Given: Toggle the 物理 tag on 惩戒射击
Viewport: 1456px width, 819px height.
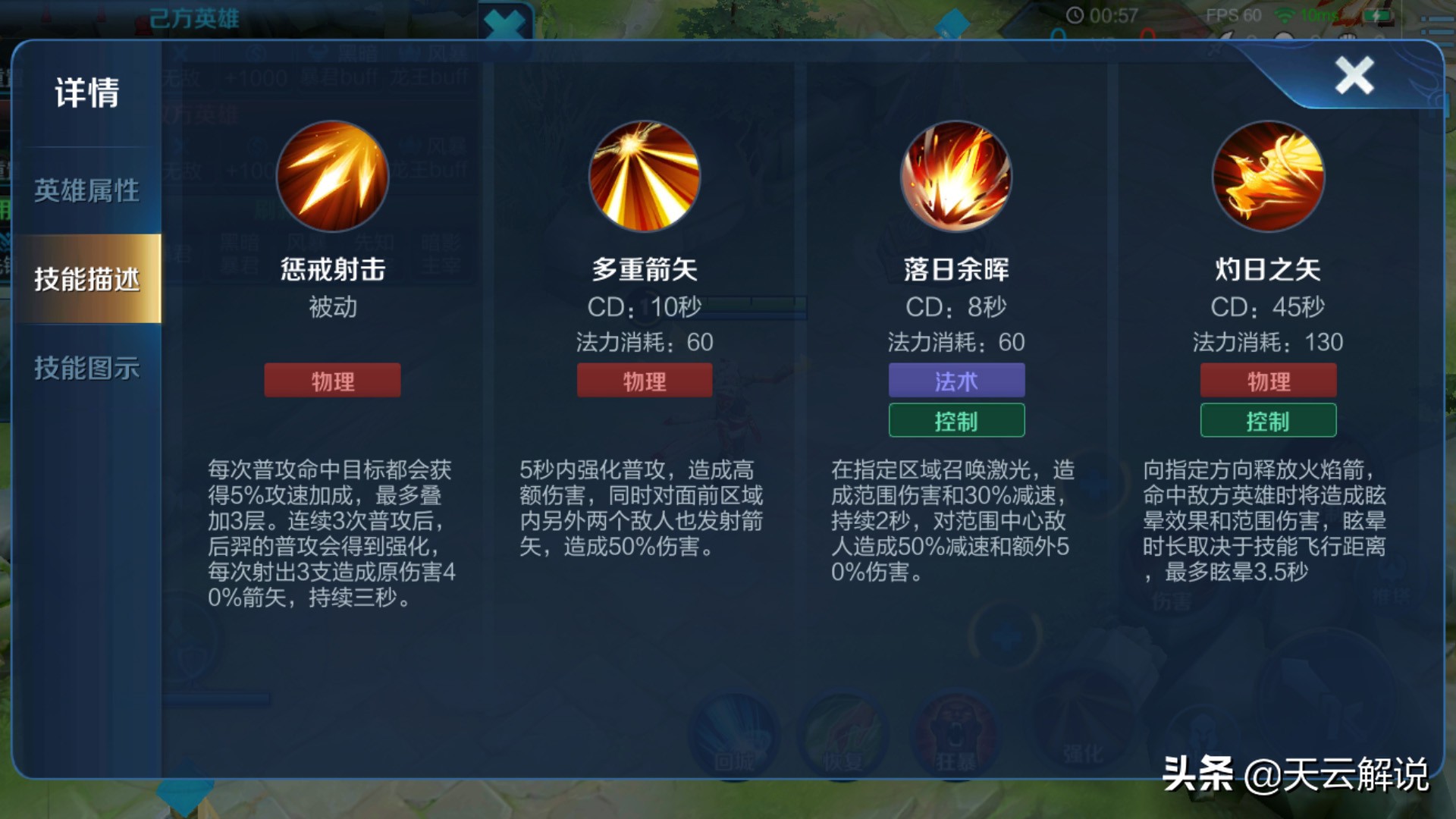Looking at the screenshot, I should click(x=331, y=380).
